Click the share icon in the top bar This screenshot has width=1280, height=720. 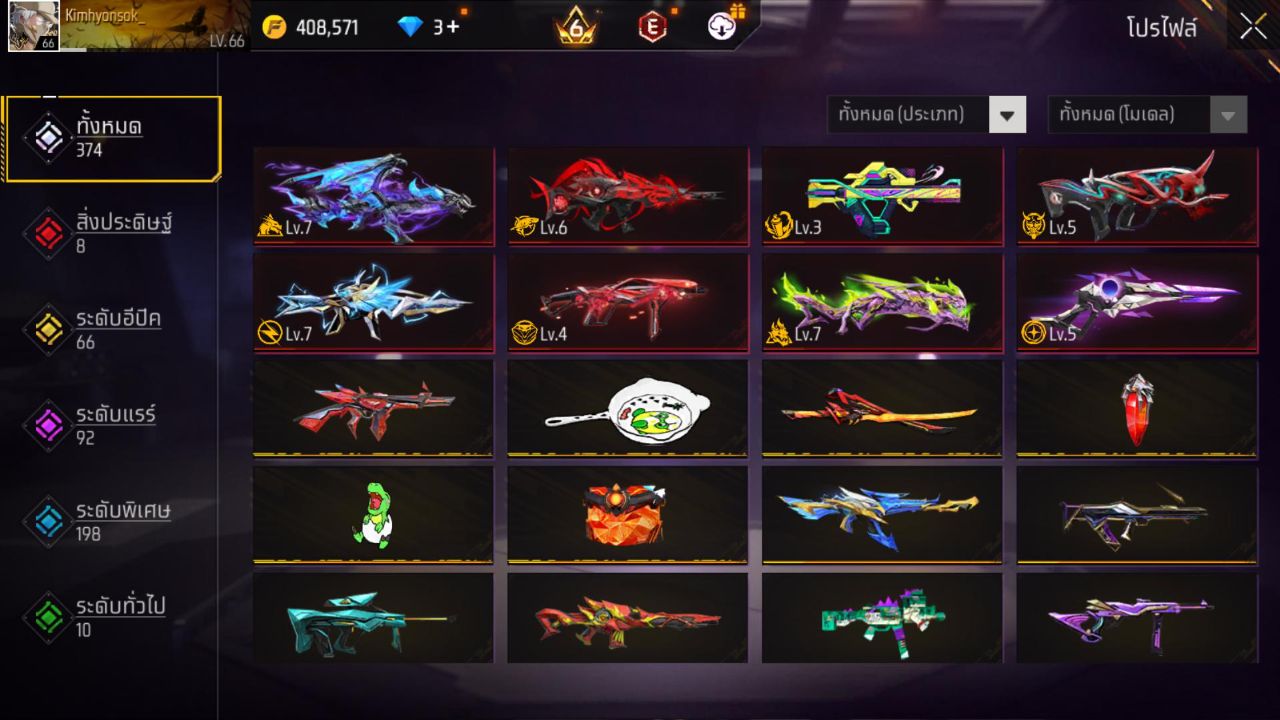pyautogui.click(x=722, y=27)
